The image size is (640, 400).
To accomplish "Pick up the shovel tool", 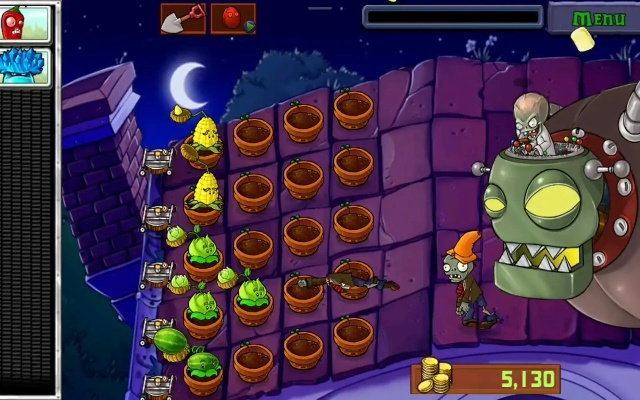I will (x=182, y=18).
